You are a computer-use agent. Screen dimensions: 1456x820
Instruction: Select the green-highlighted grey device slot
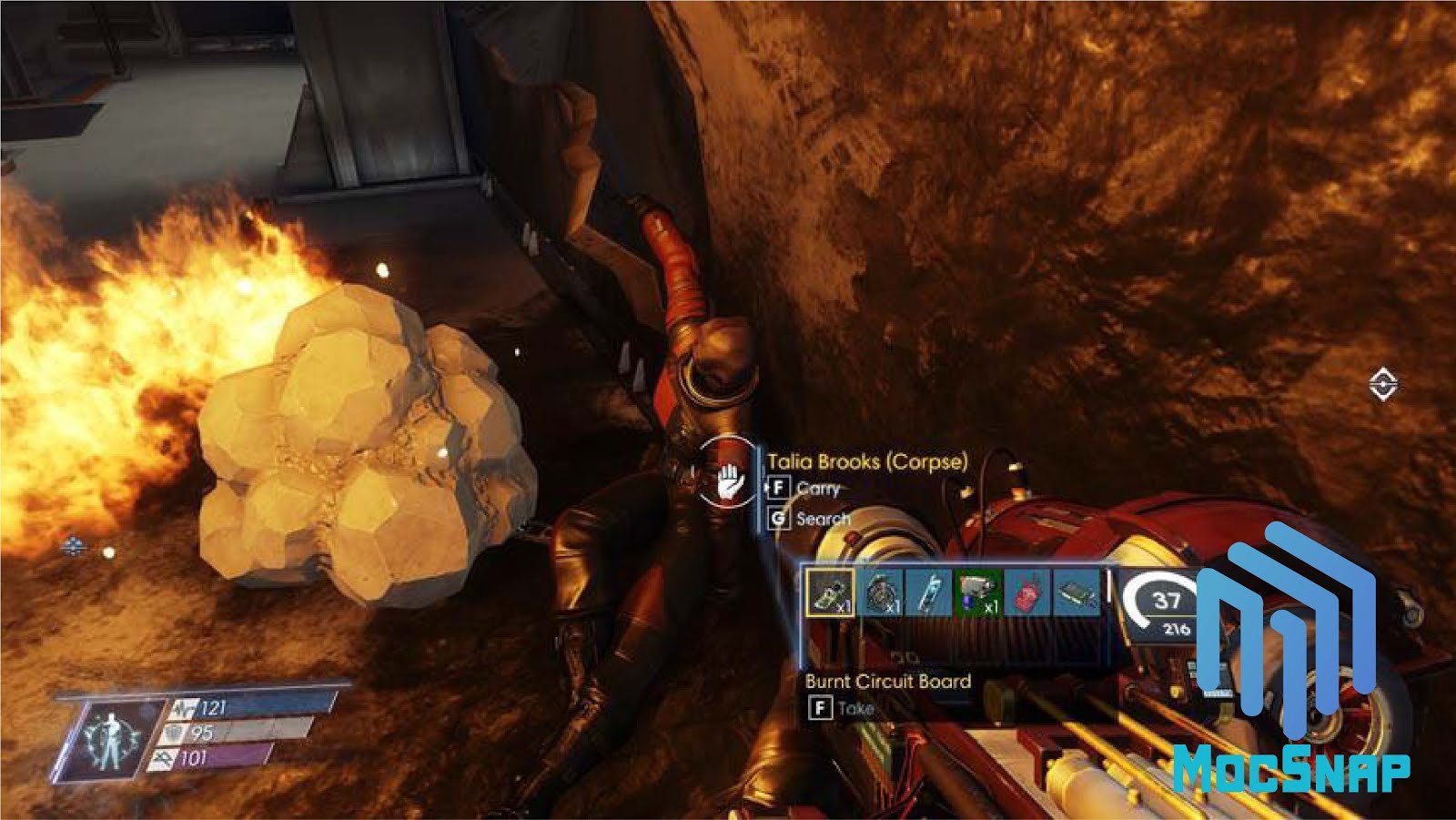[978, 592]
